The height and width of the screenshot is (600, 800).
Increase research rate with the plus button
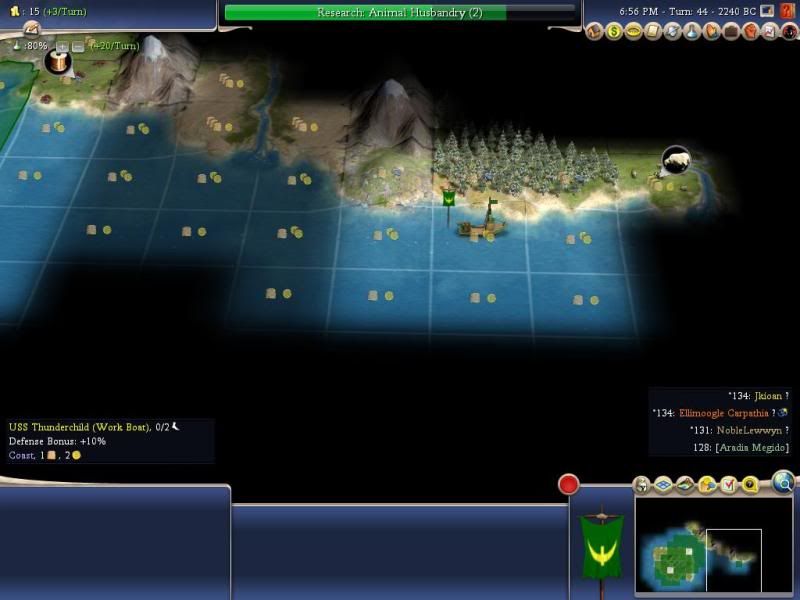62,46
